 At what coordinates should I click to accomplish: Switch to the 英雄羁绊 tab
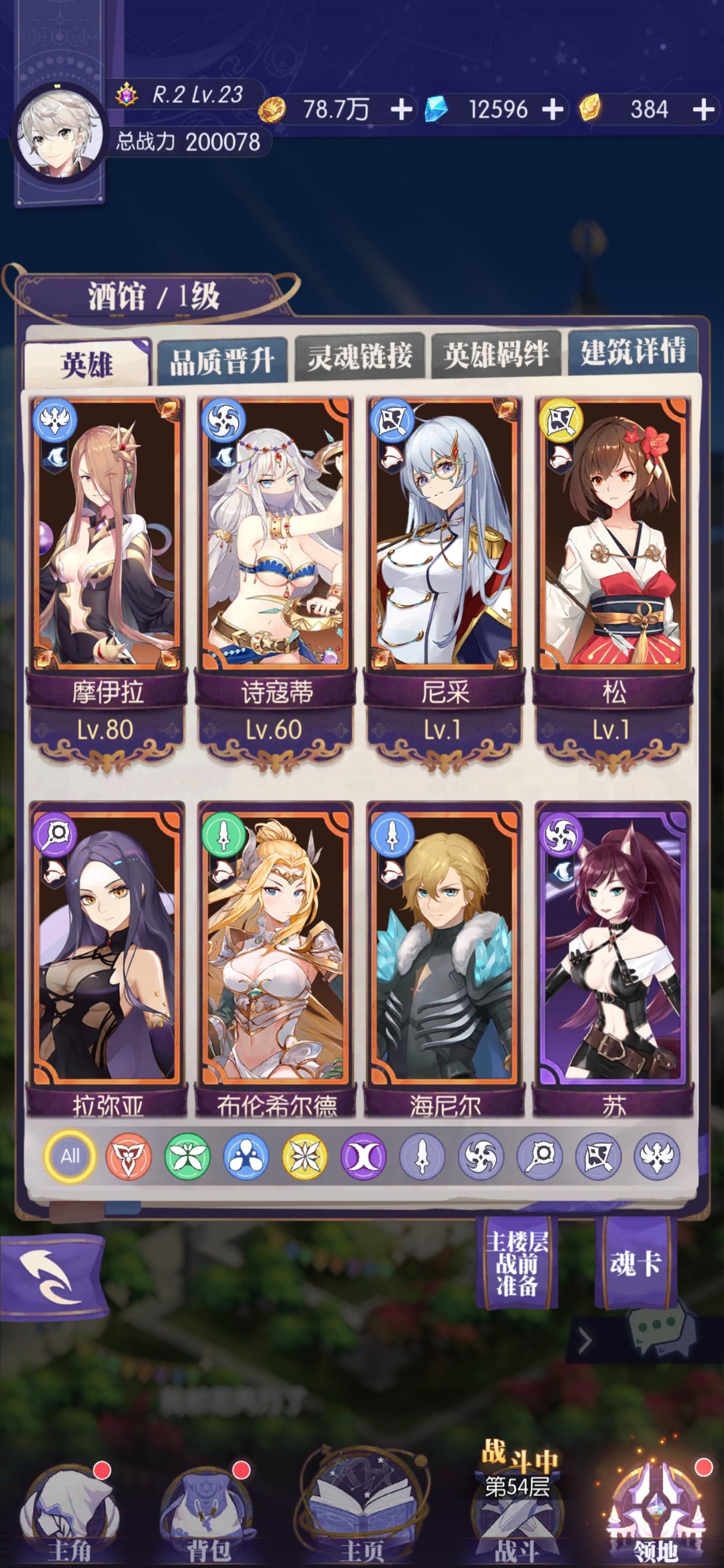click(499, 357)
